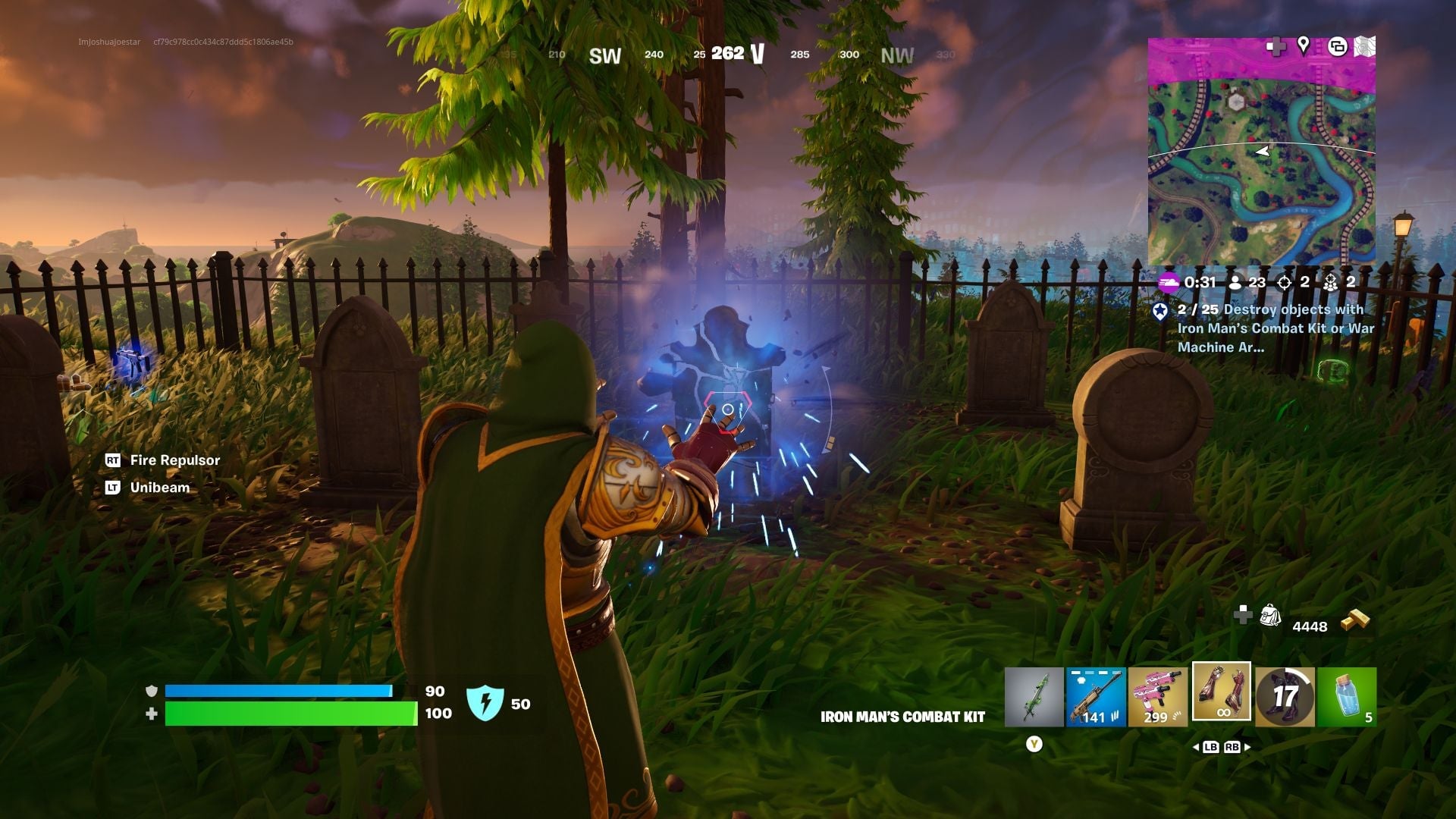The height and width of the screenshot is (819, 1456).
Task: Click the plus/d-pad icon on the minimap
Action: point(1278,46)
